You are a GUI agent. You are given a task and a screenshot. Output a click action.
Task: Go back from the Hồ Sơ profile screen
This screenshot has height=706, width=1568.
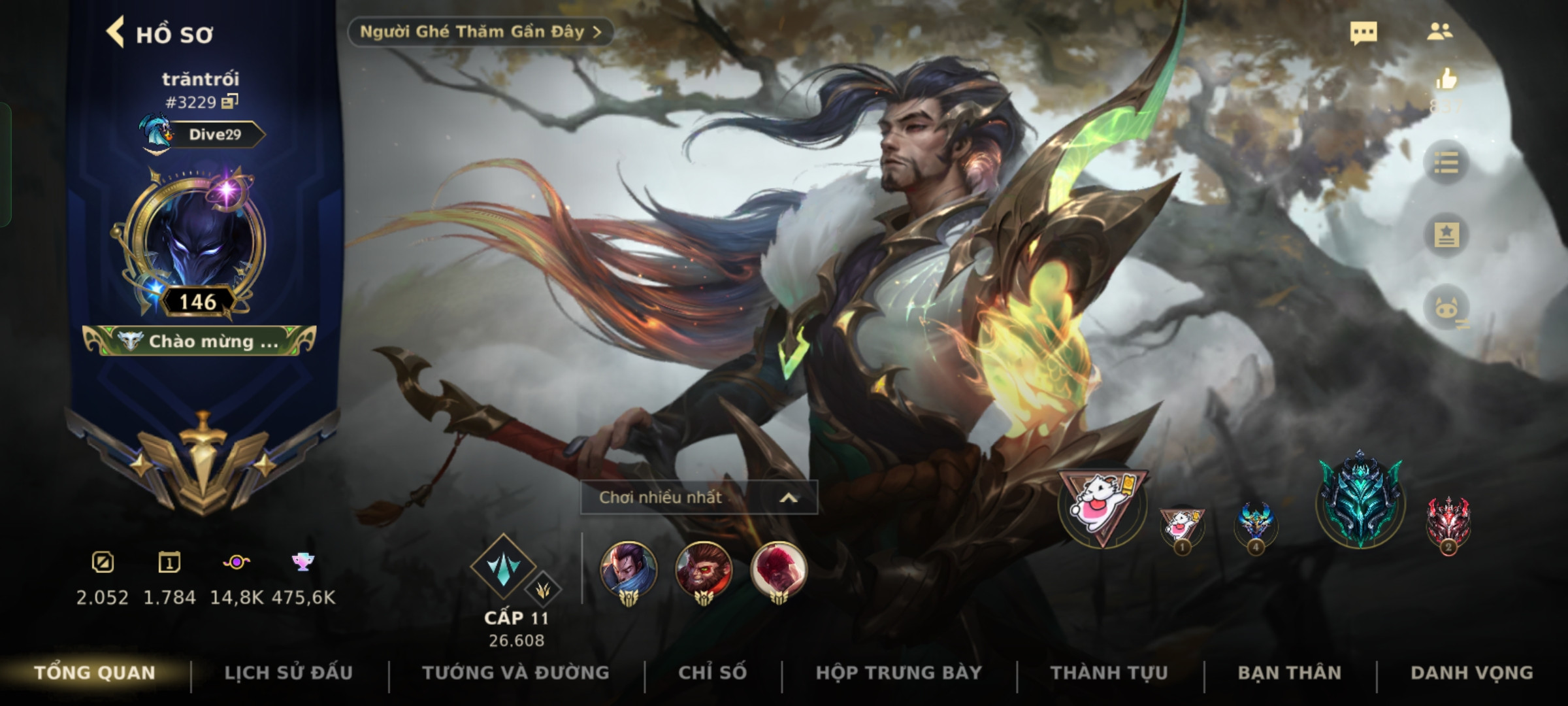point(116,33)
